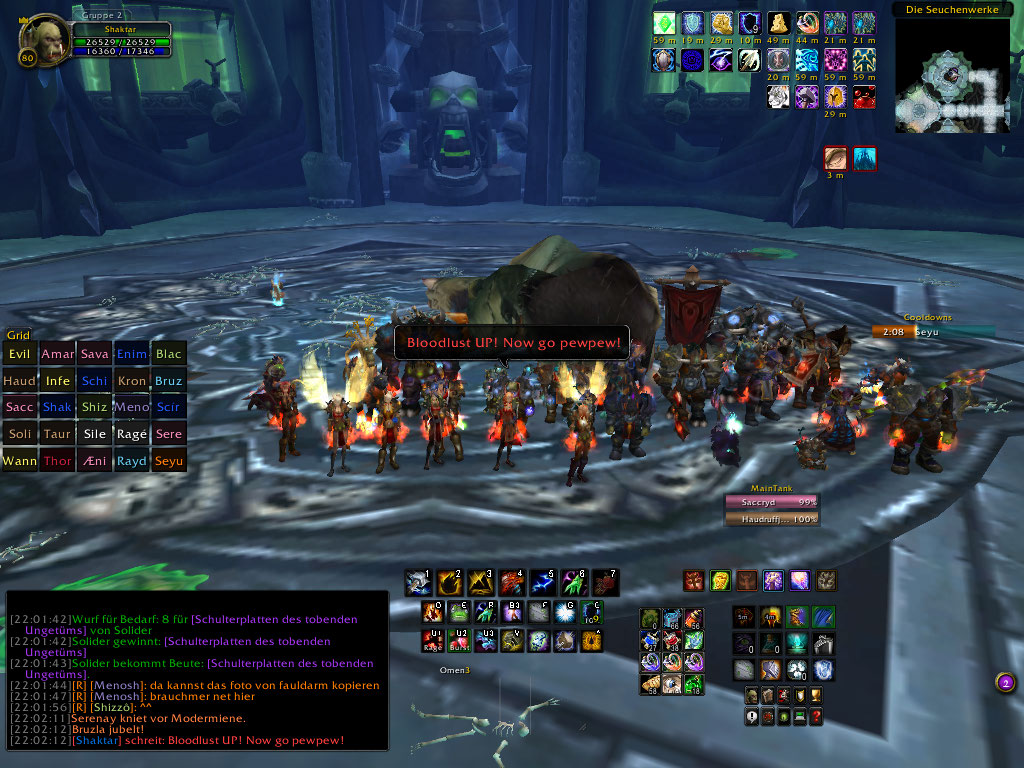Click the purple round button showing 2
Screen dimensions: 1024x768
point(1006,683)
